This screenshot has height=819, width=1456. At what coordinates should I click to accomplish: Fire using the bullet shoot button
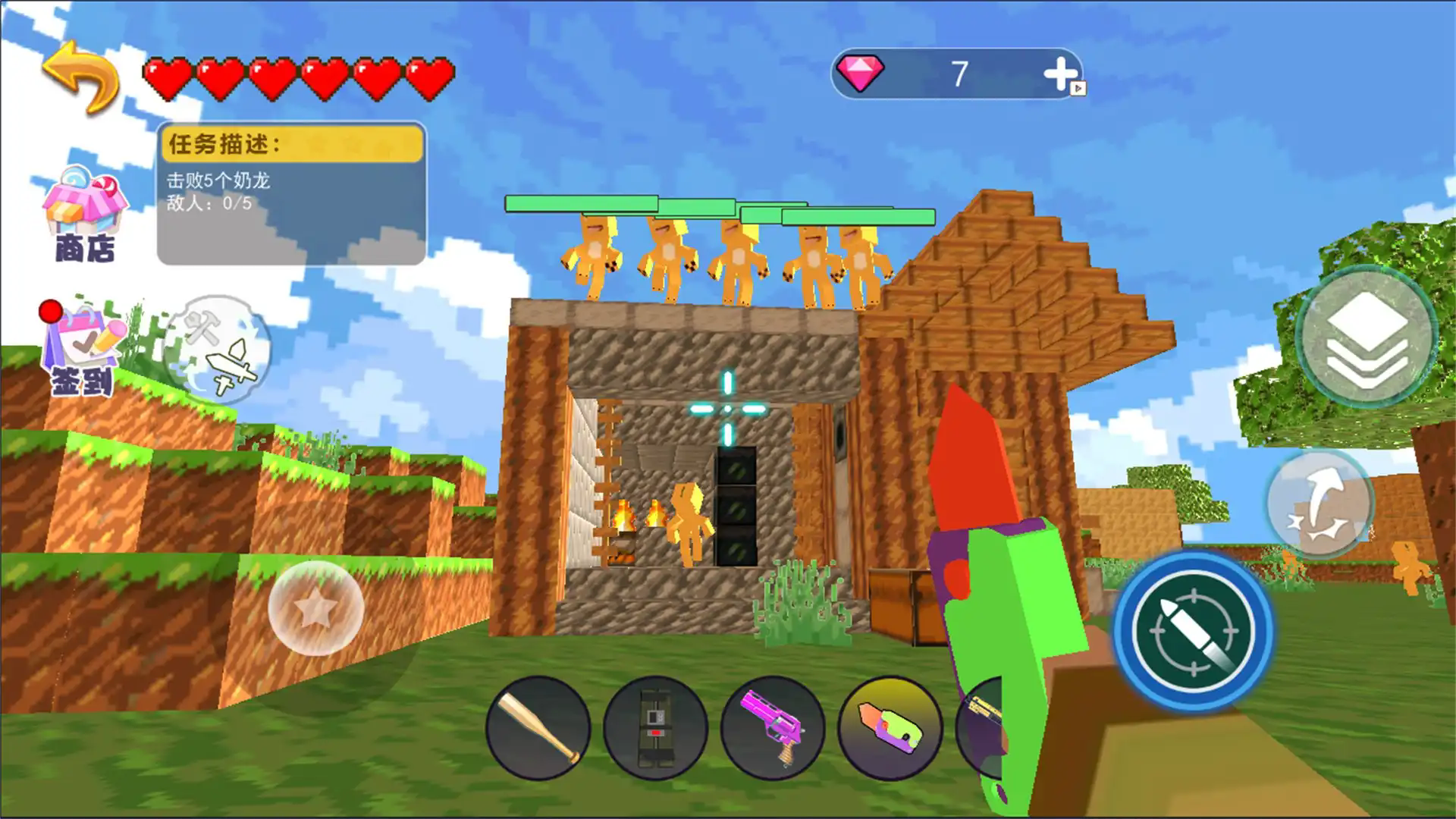[x=1193, y=630]
